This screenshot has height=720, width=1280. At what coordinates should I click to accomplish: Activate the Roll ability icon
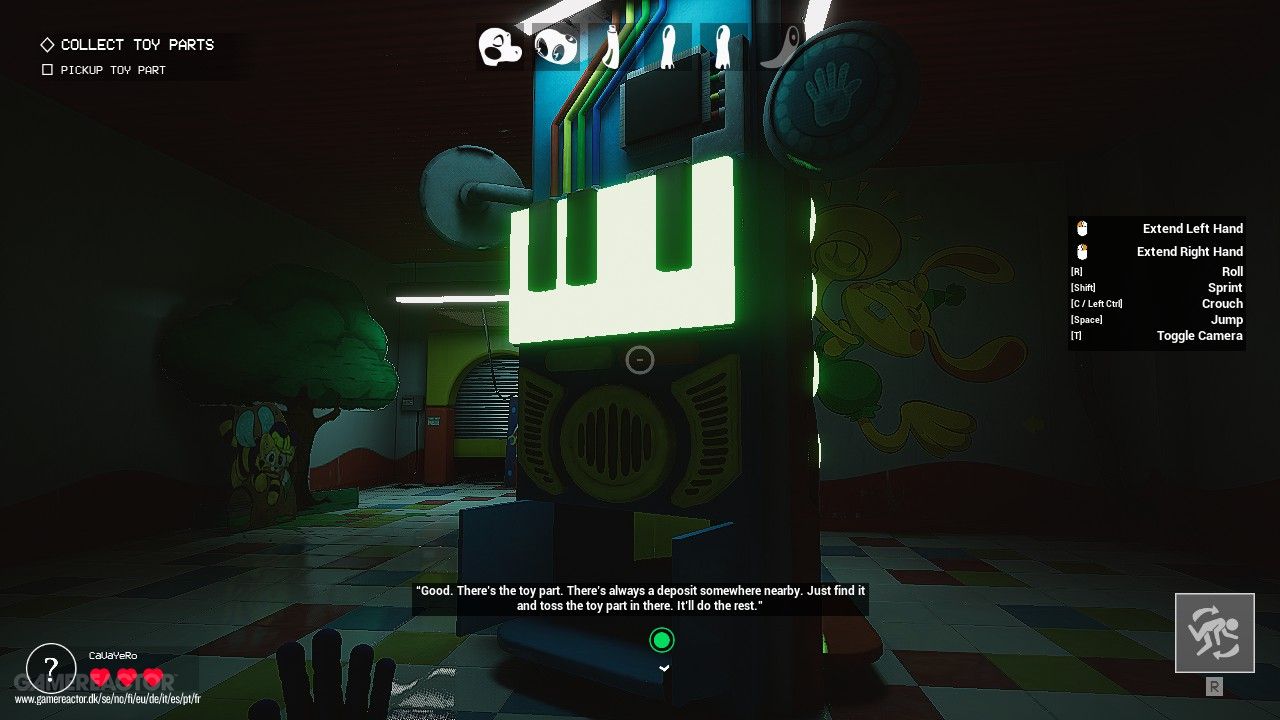(x=1214, y=633)
